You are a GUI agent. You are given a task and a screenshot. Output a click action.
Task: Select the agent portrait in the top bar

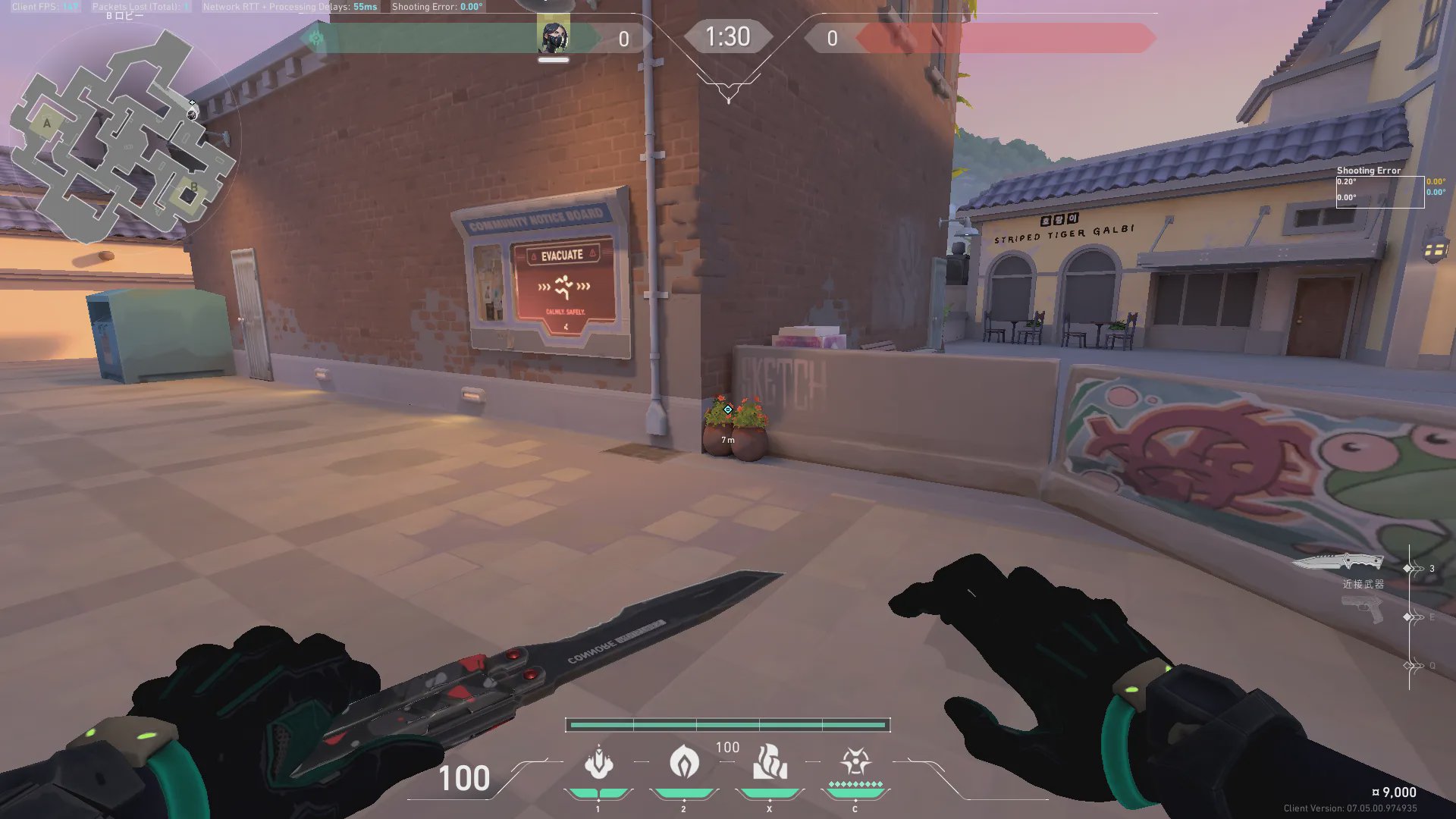[553, 37]
